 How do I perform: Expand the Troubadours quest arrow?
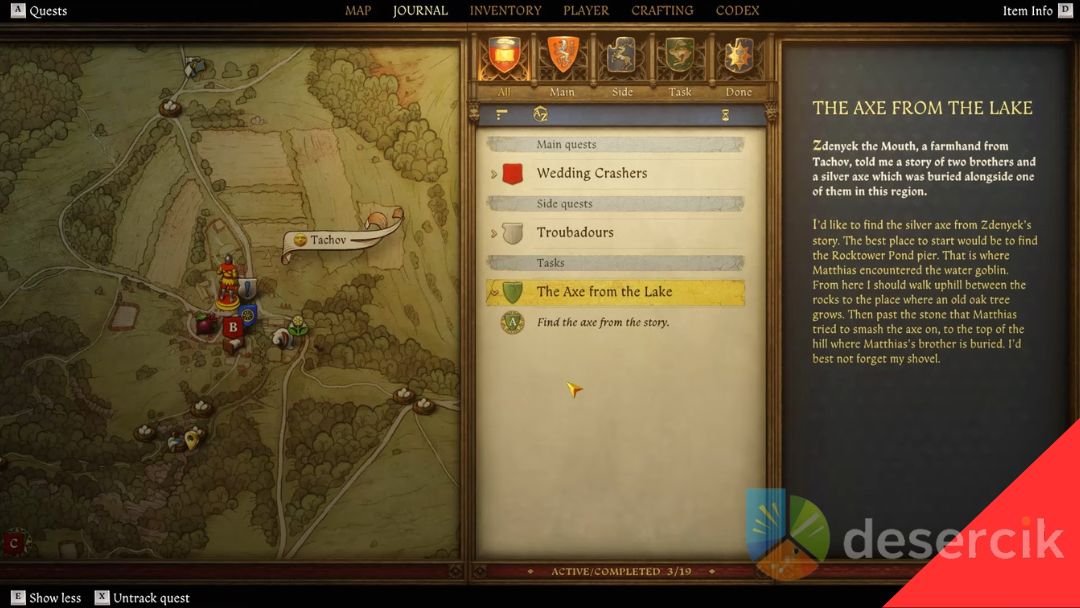(x=494, y=234)
